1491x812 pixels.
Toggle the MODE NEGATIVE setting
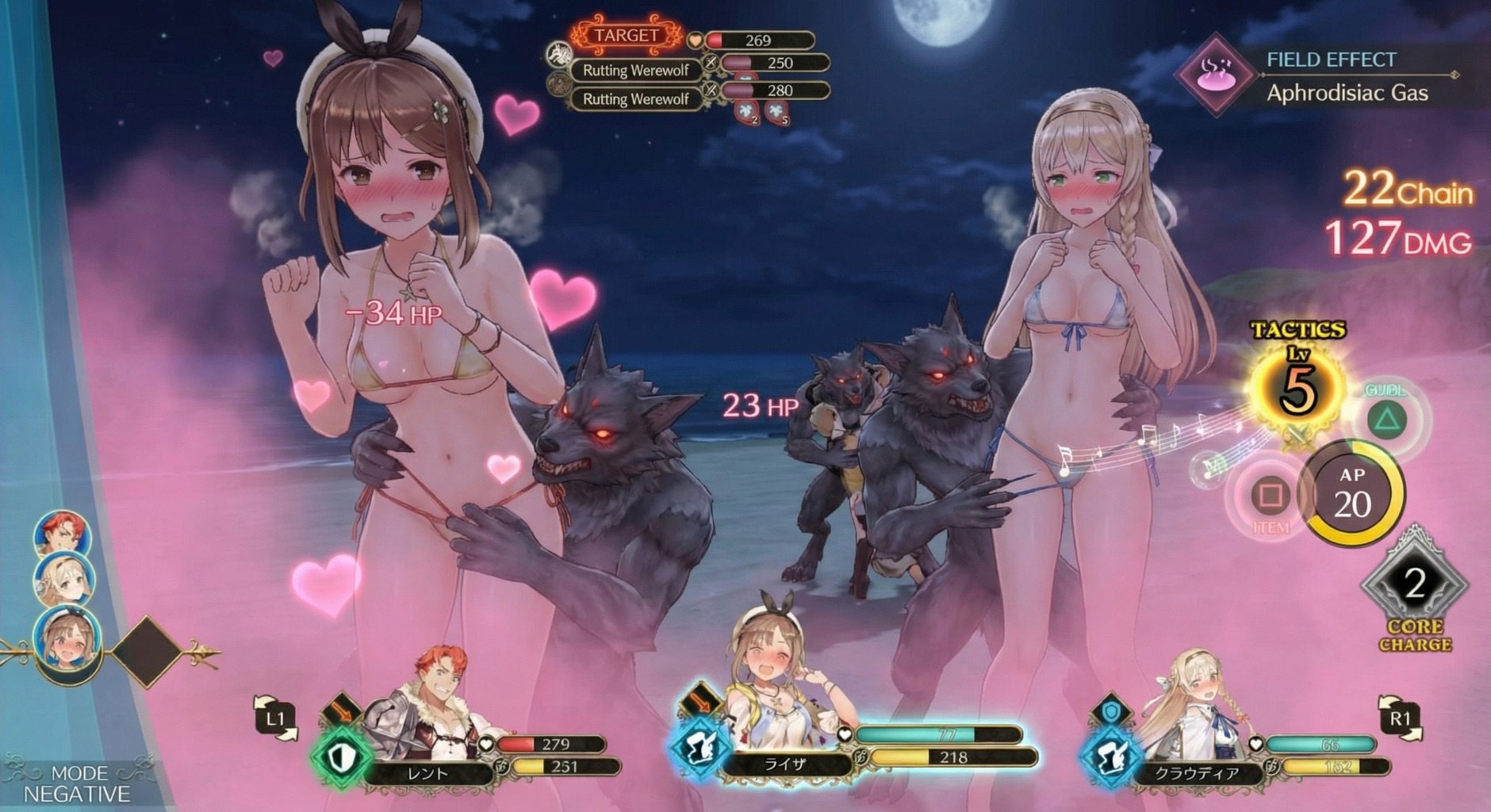78,783
